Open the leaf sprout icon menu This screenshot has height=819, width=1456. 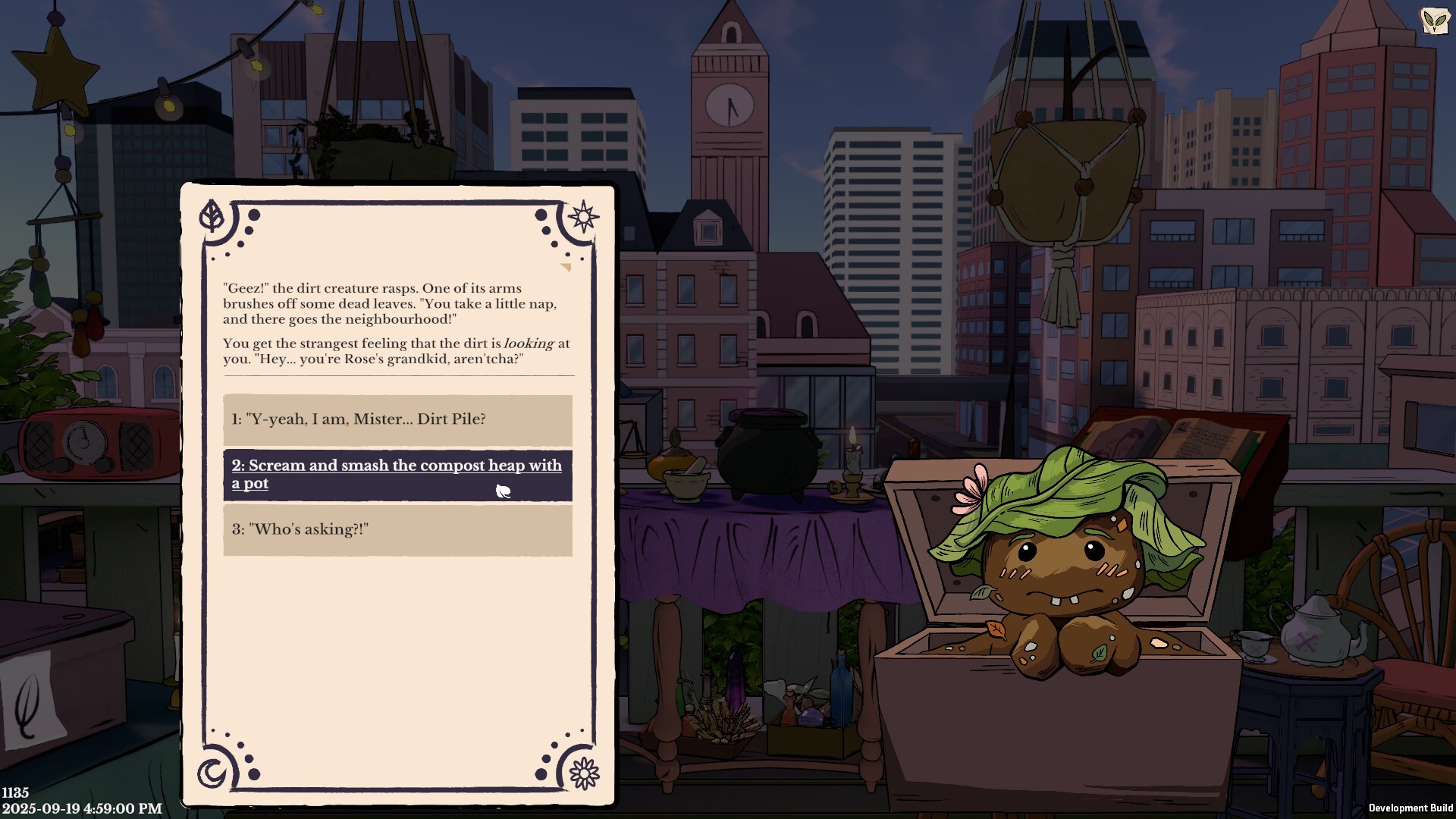[x=1434, y=20]
